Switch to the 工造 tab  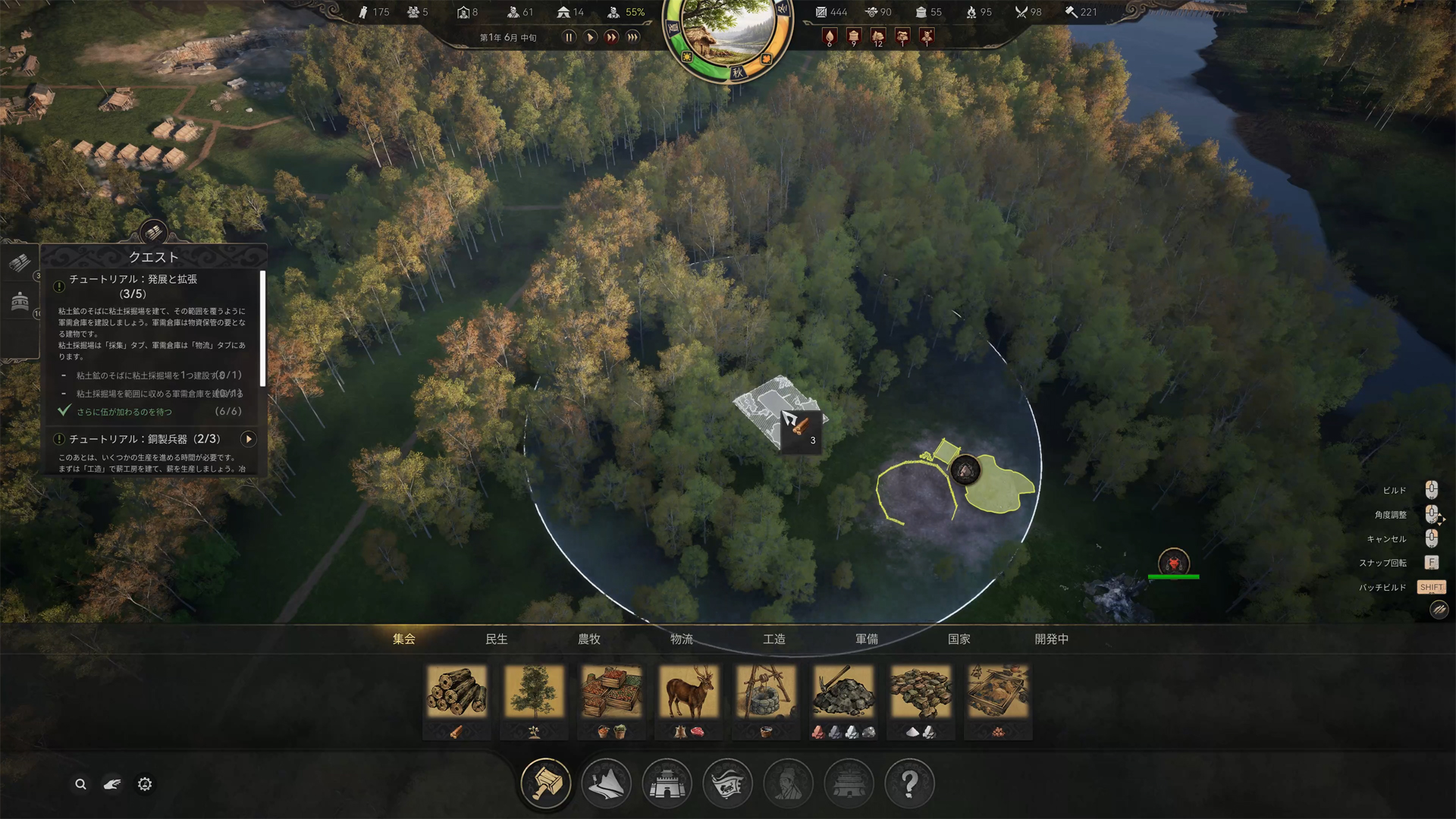(x=774, y=639)
